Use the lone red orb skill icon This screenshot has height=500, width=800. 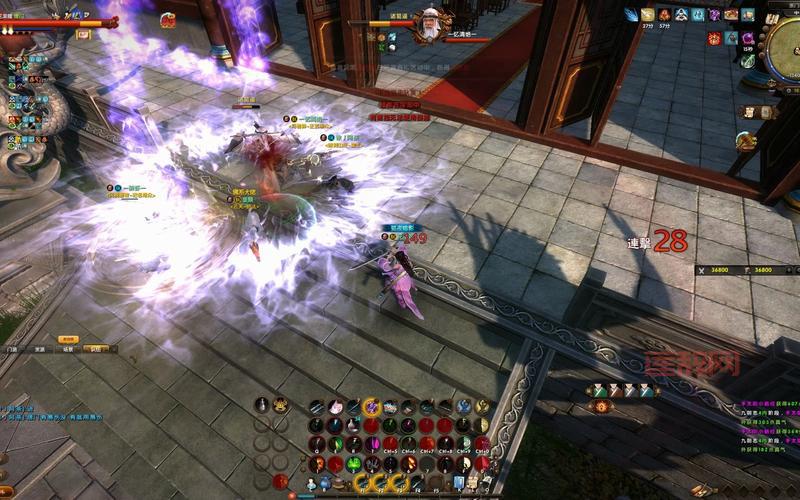(x=280, y=482)
